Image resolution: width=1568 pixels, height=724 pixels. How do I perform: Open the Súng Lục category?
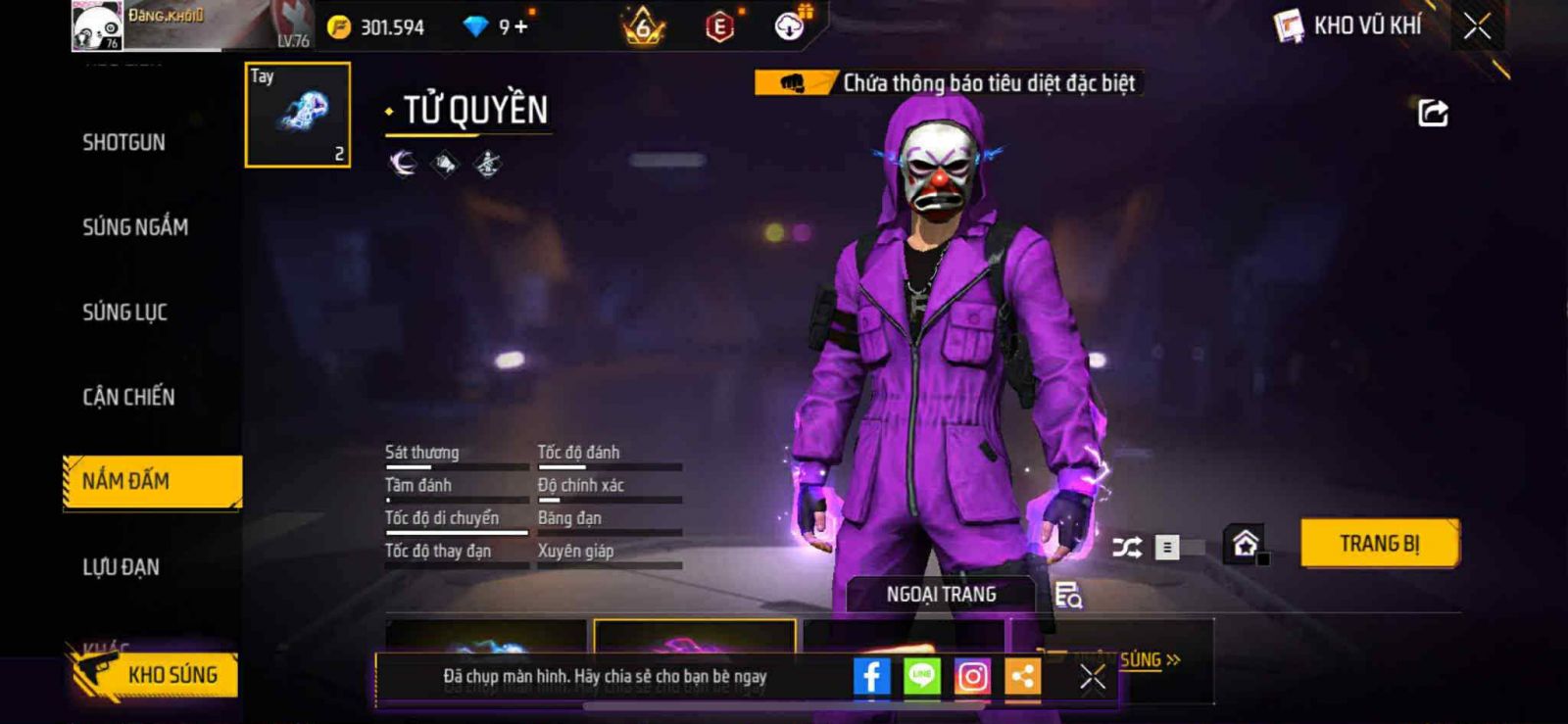(124, 313)
